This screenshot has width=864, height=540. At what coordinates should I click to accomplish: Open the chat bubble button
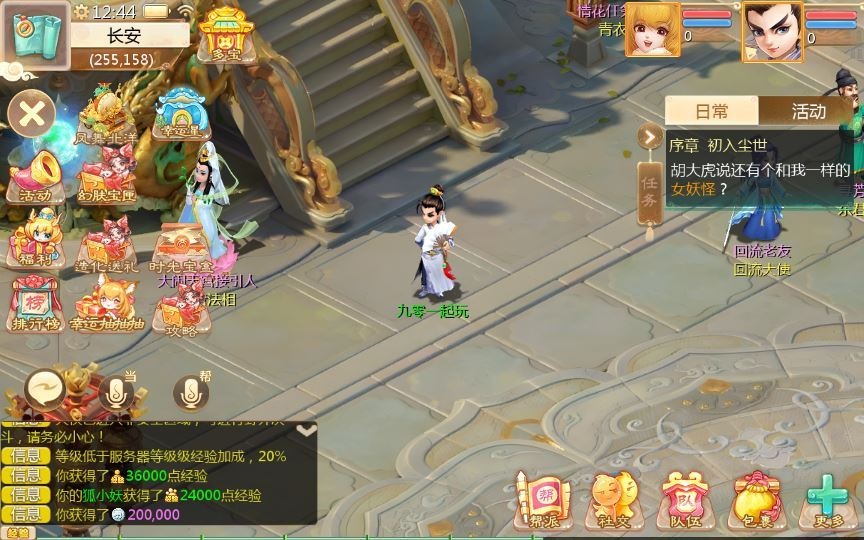[45, 388]
